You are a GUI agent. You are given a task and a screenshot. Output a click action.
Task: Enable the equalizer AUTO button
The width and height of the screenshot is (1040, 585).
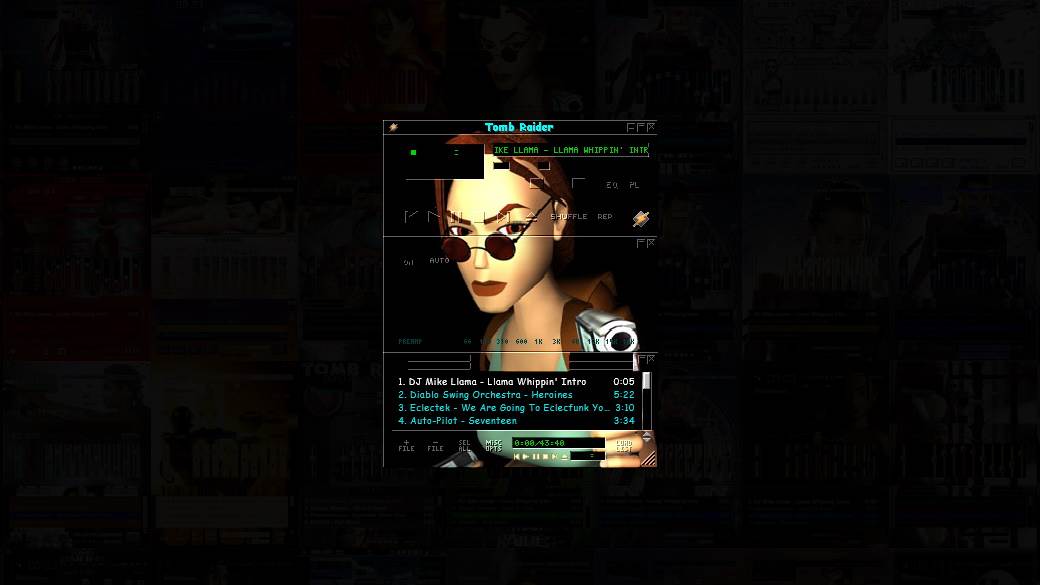point(439,260)
